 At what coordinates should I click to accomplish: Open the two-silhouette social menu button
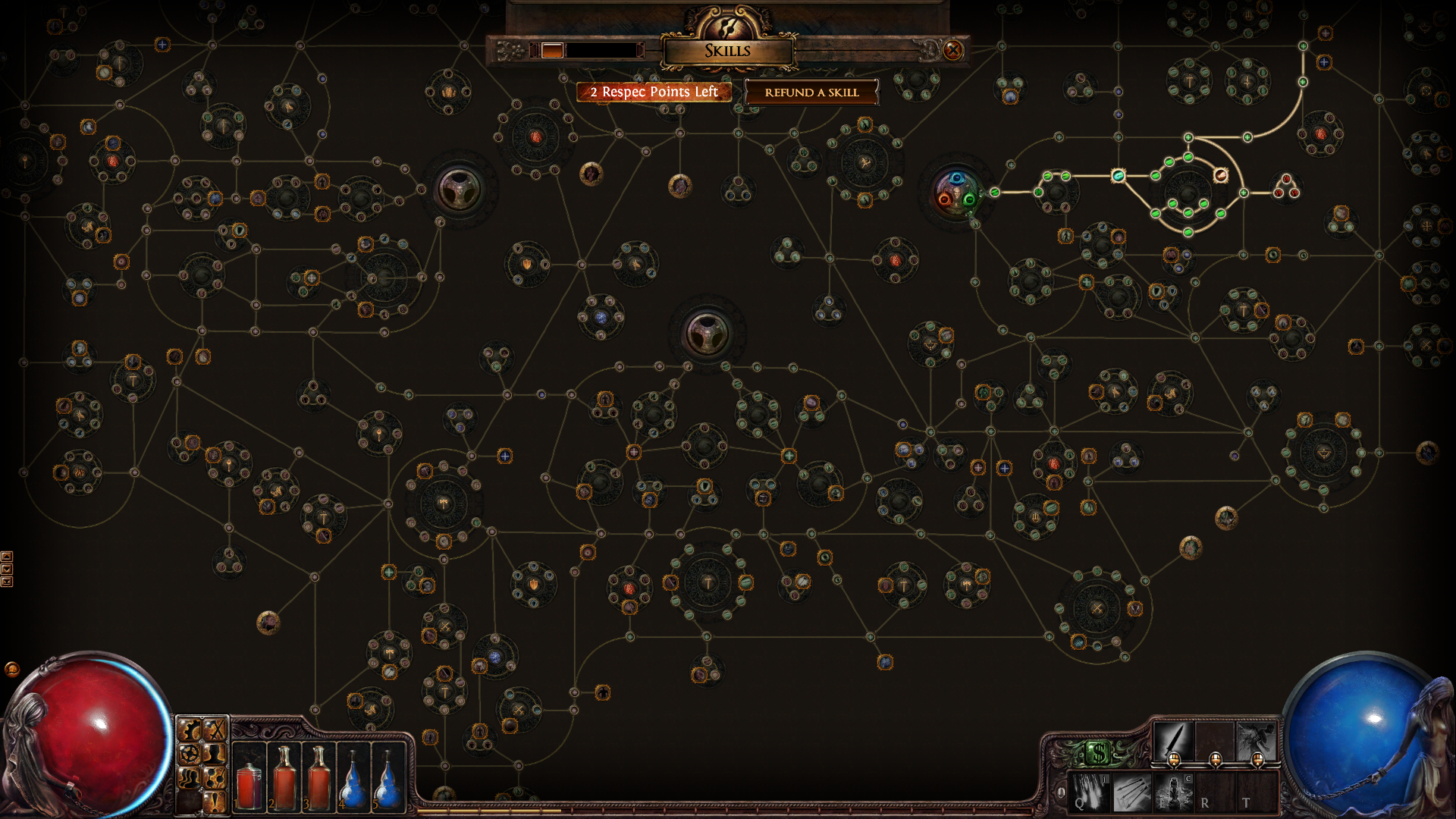pyautogui.click(x=189, y=778)
